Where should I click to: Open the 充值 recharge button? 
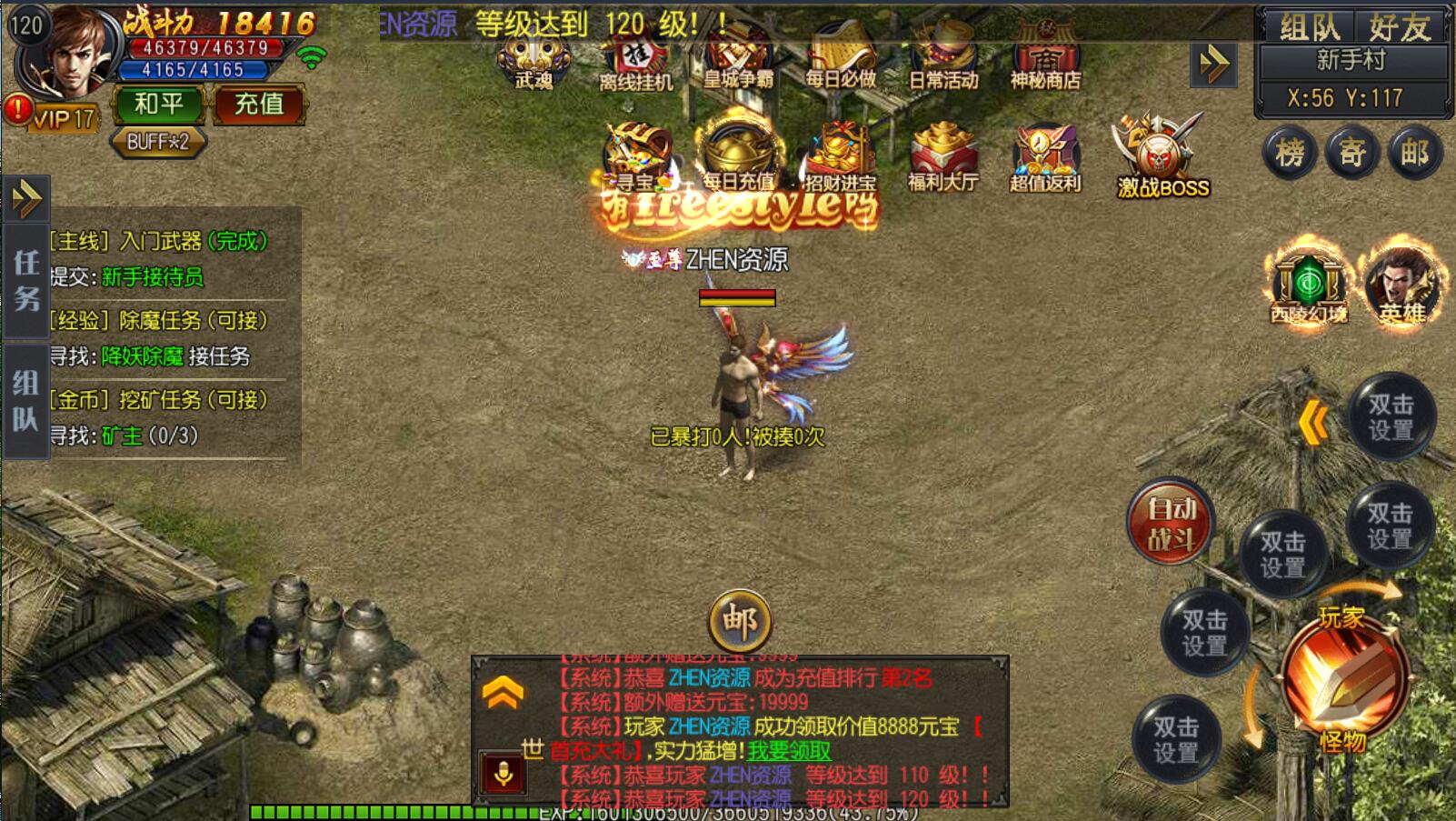click(259, 105)
